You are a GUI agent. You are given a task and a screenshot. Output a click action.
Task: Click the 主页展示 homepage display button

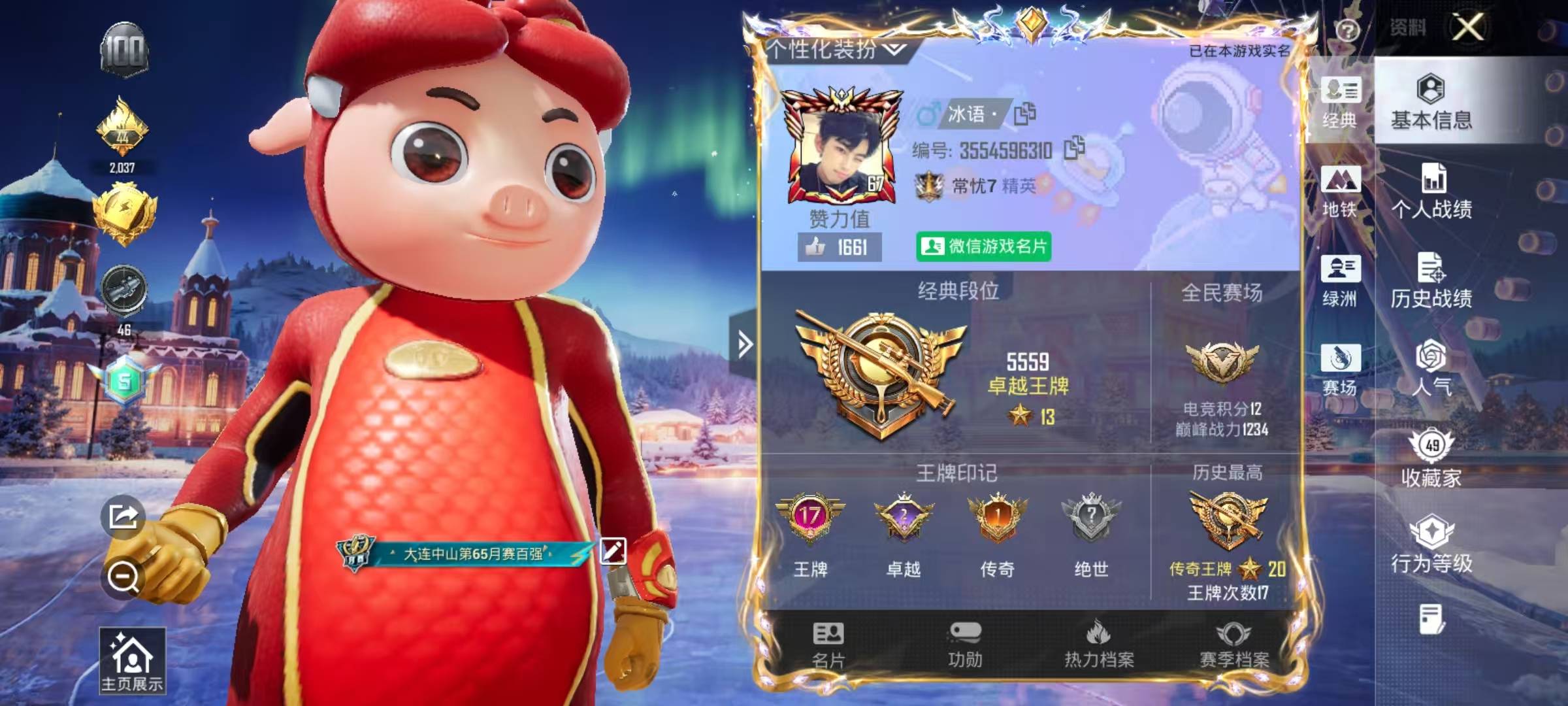(132, 662)
